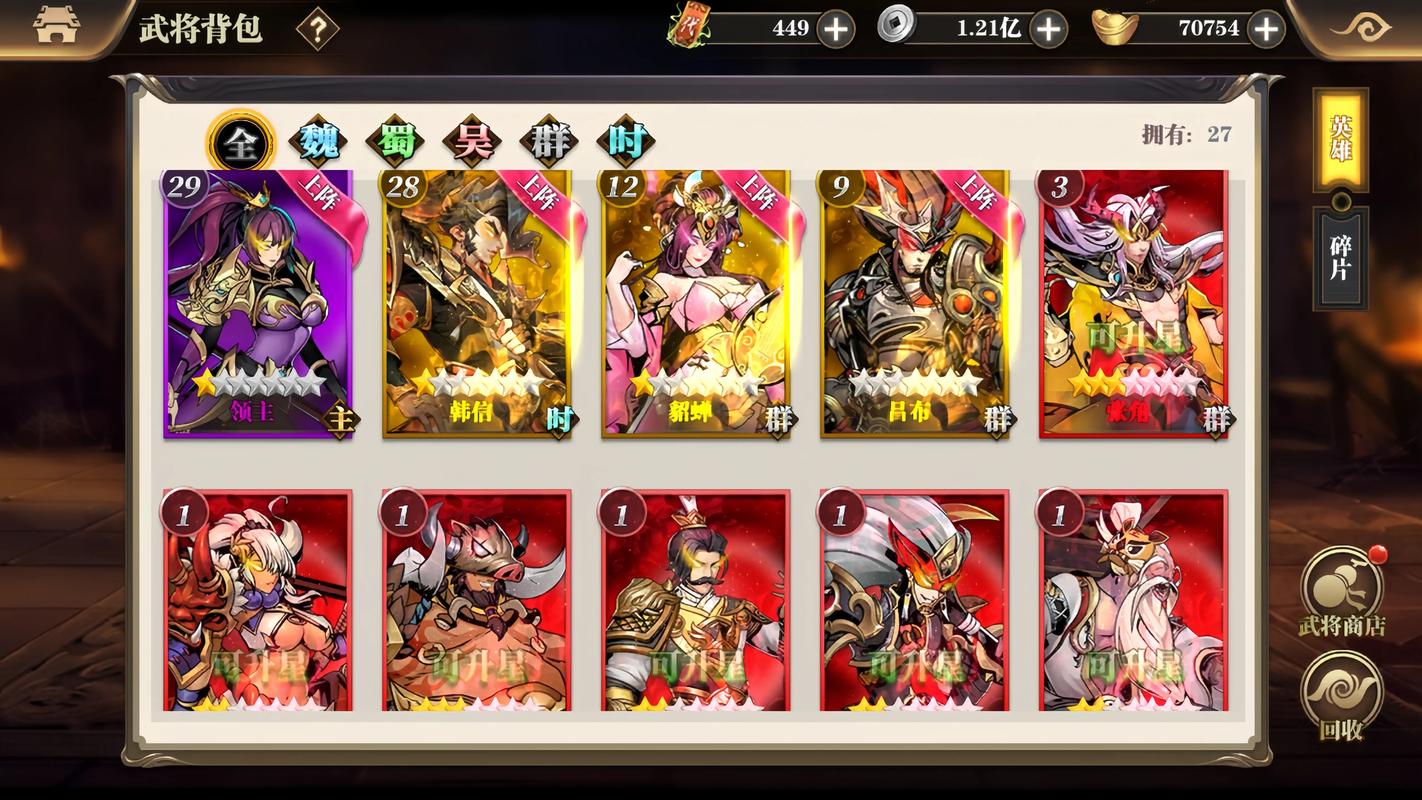Click the green token currency icon

[692, 28]
